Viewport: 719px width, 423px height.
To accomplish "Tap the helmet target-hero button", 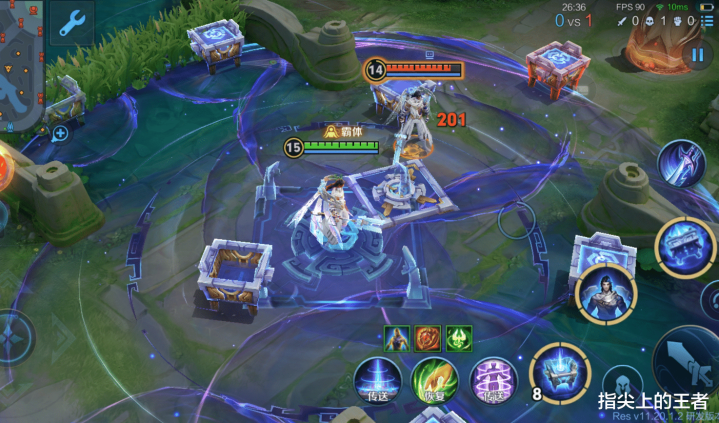I will coord(621,385).
